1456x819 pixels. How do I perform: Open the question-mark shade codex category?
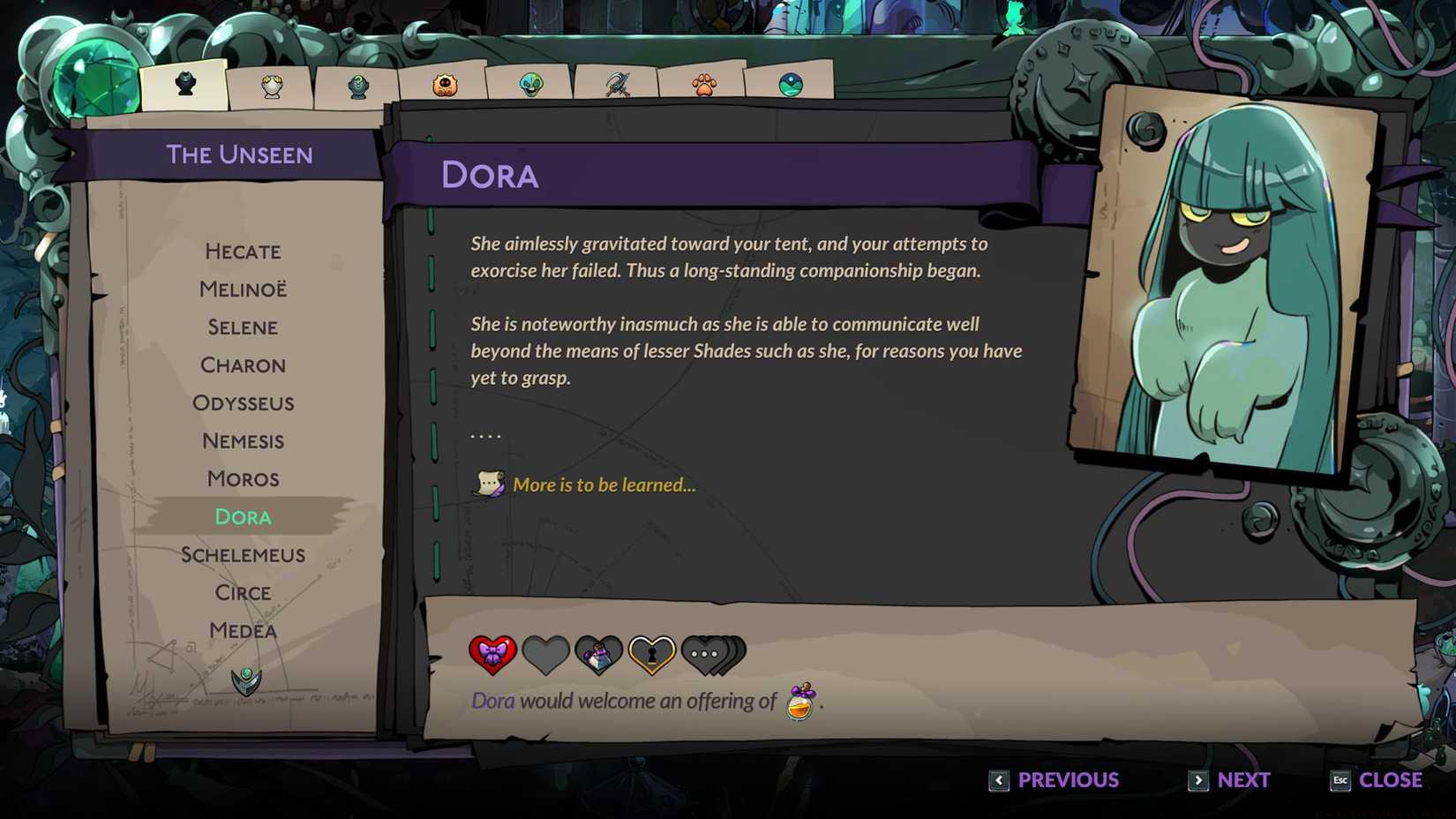(356, 84)
